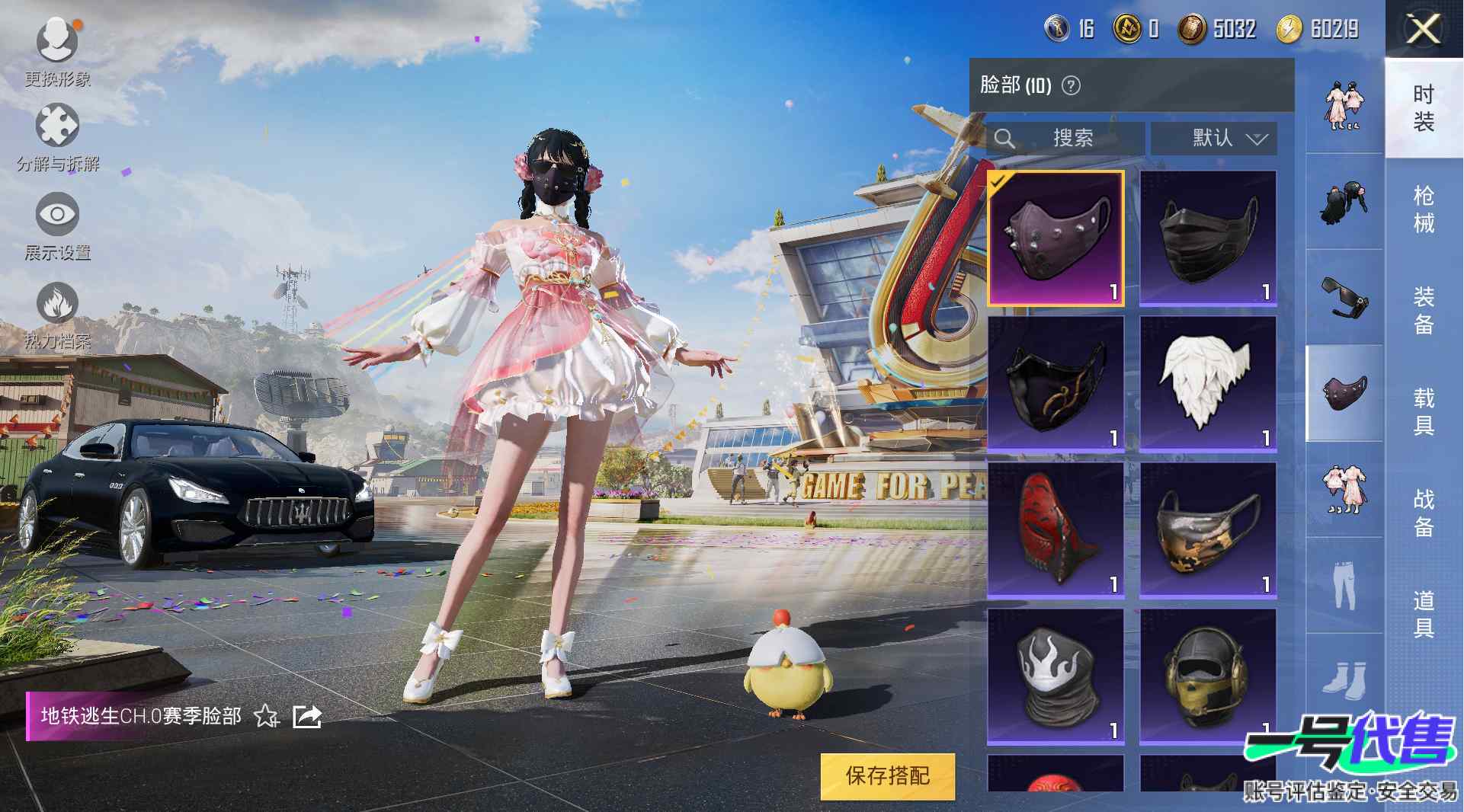Screen dimensions: 1464x812
Task: Select the purple studded face mask
Action: point(1056,238)
